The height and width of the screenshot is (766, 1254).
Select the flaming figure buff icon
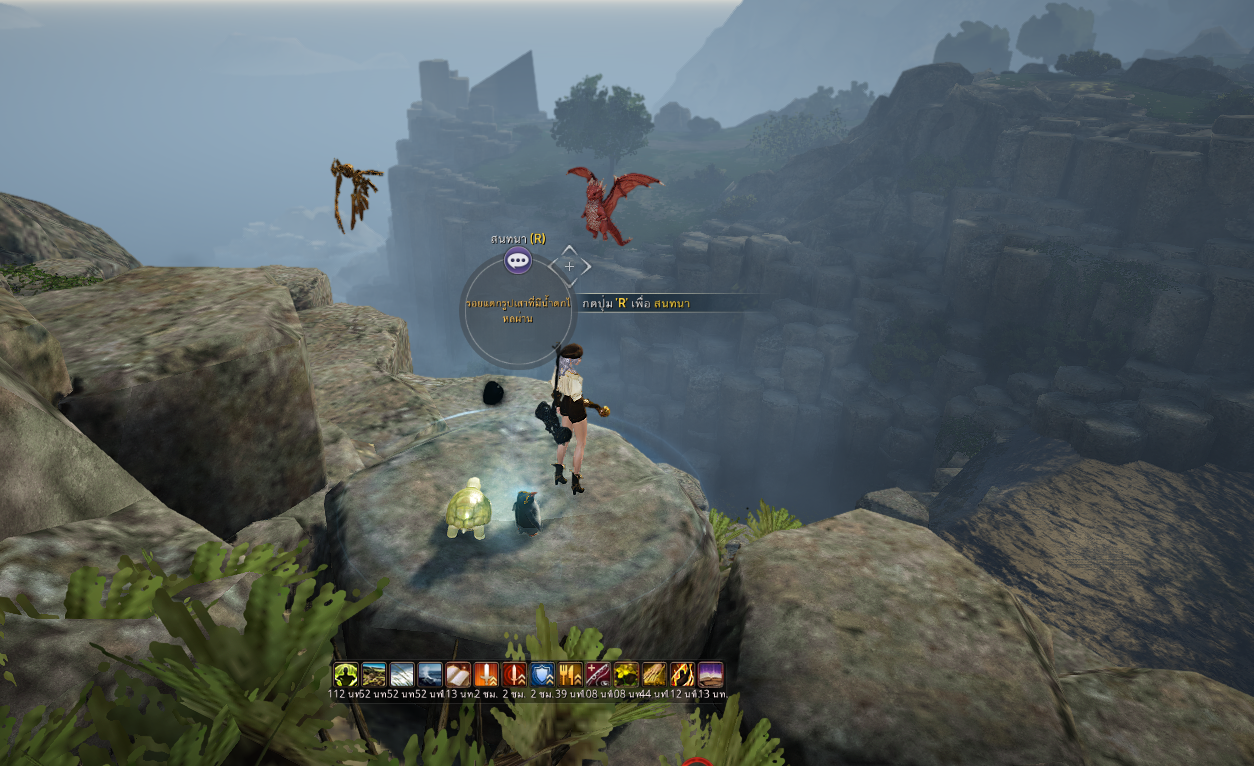pyautogui.click(x=682, y=674)
